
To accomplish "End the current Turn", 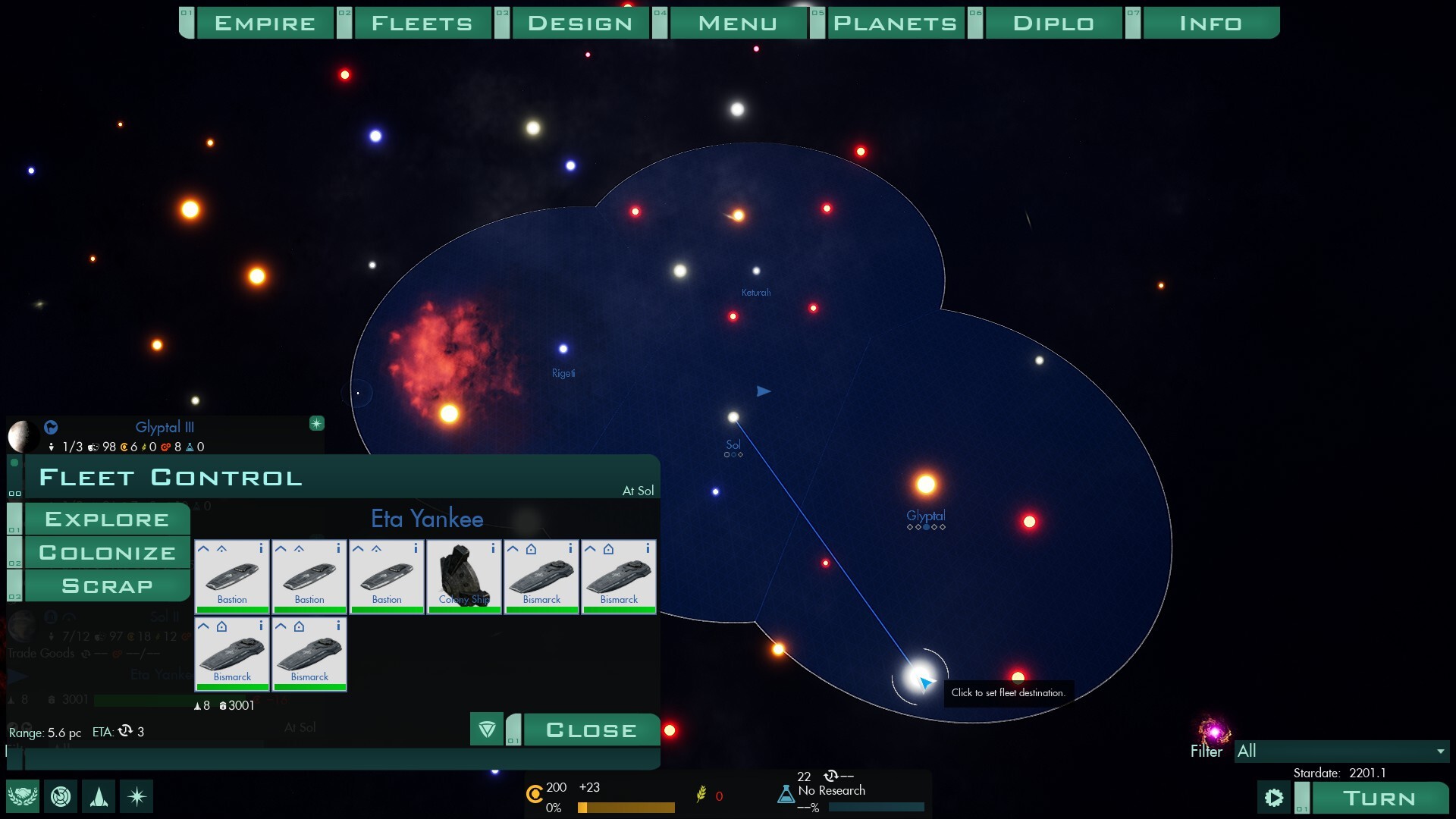I will (x=1379, y=798).
